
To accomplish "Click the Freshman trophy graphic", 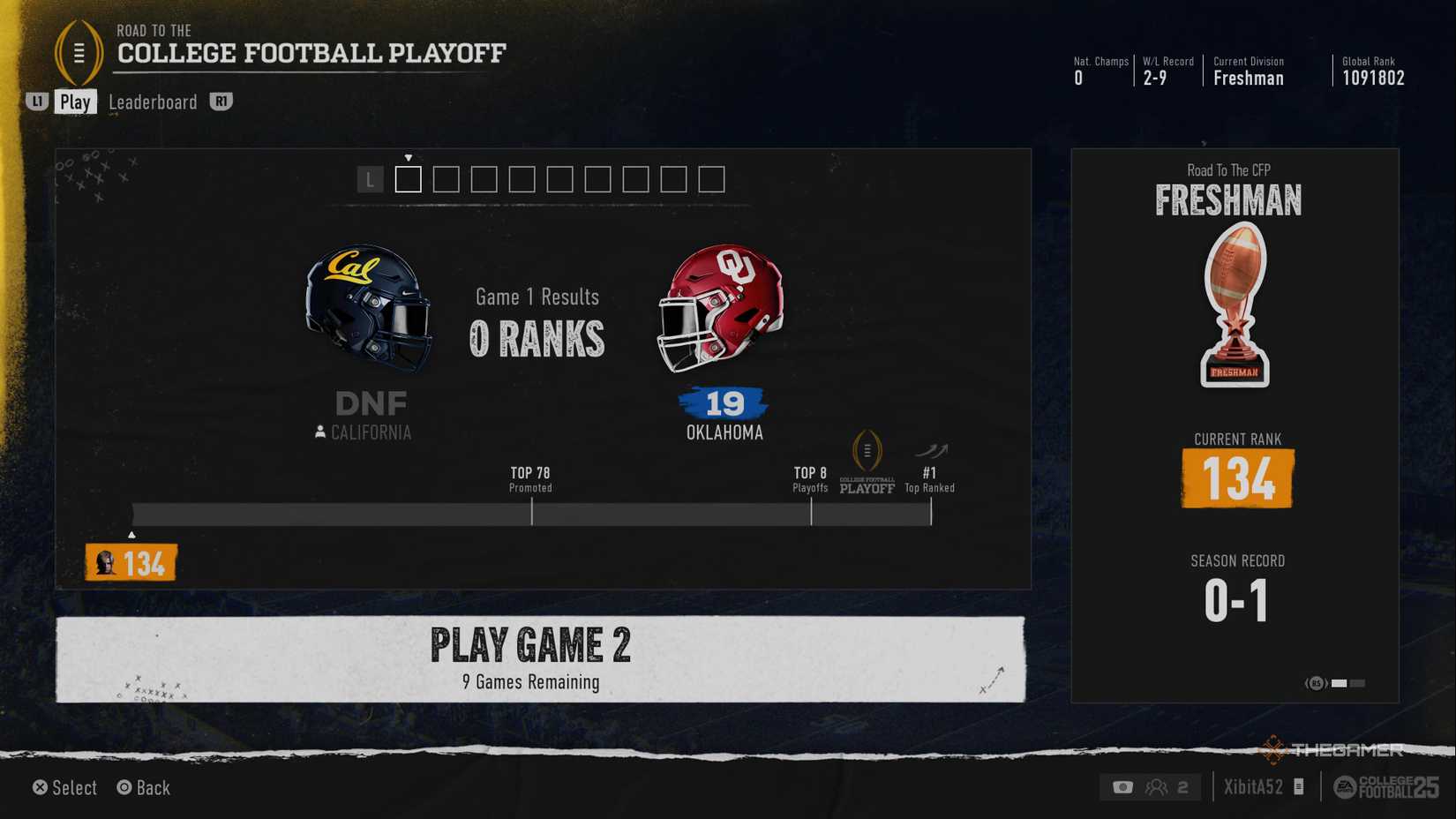I will (x=1235, y=307).
